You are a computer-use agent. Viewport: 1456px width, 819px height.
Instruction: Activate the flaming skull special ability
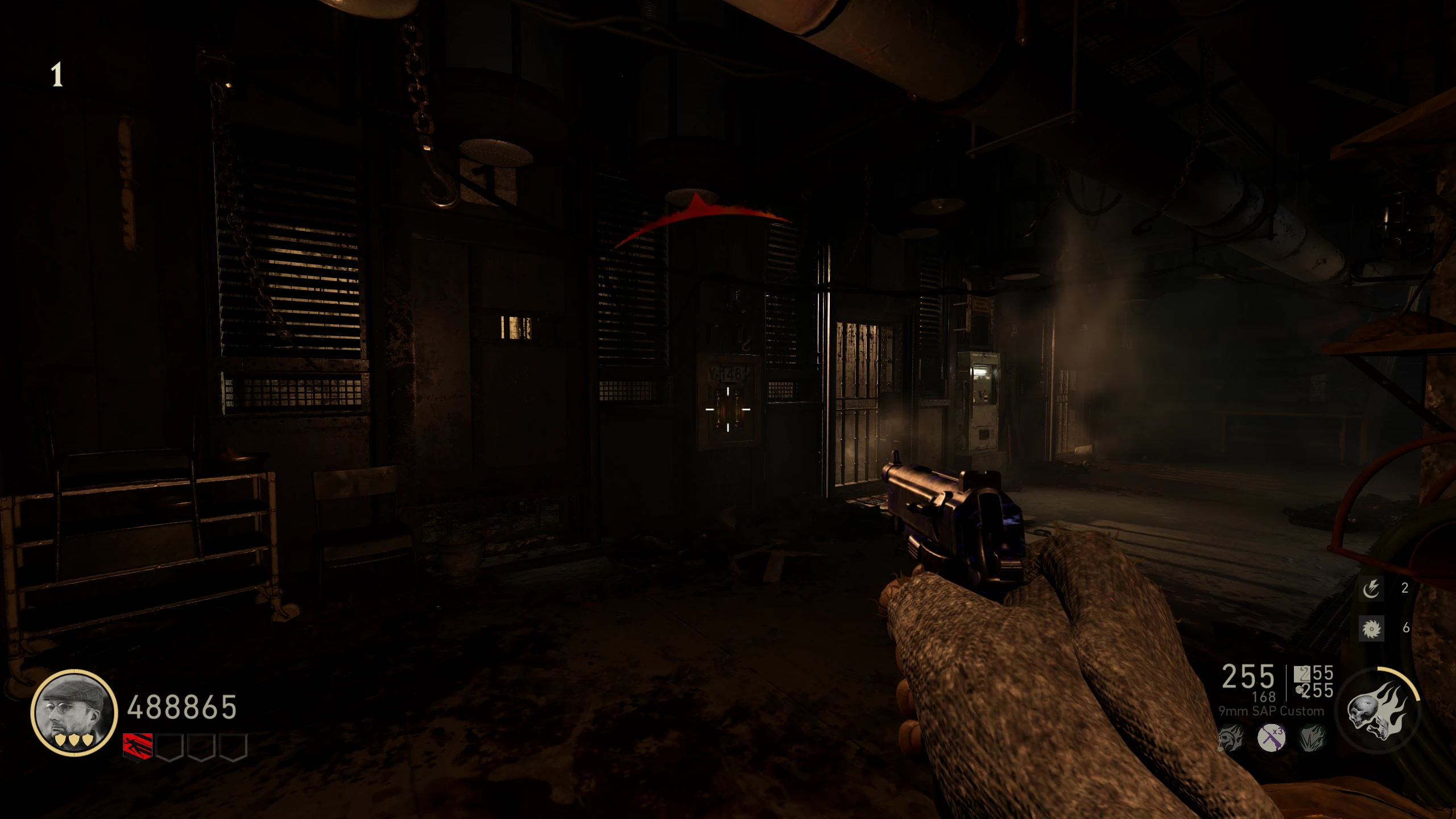click(1379, 711)
